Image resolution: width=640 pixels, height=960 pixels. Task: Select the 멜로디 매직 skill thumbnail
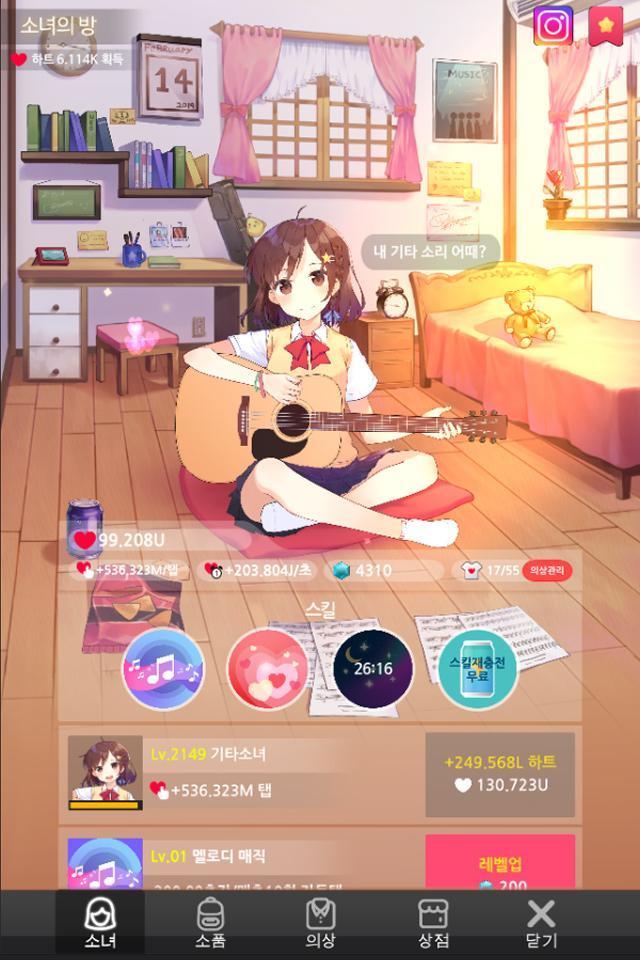point(105,864)
